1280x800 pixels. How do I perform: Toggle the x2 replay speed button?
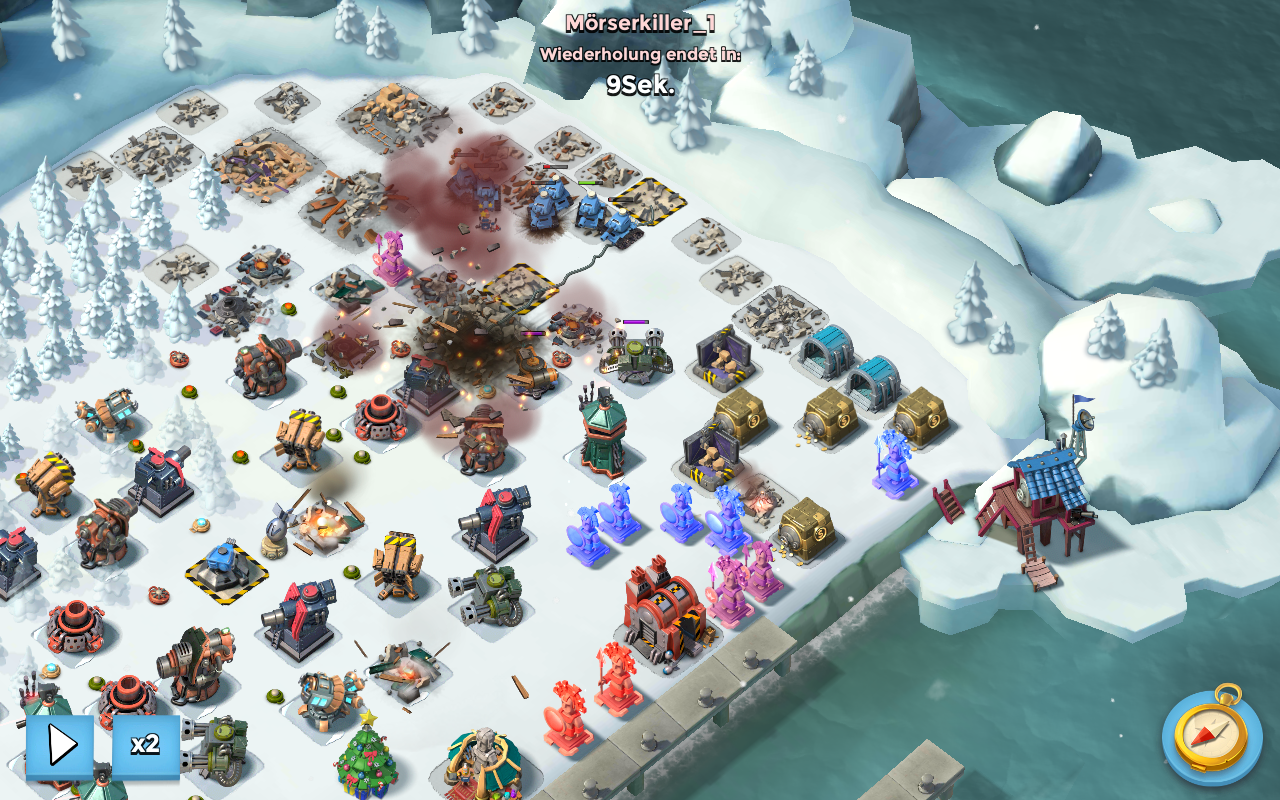(x=146, y=745)
